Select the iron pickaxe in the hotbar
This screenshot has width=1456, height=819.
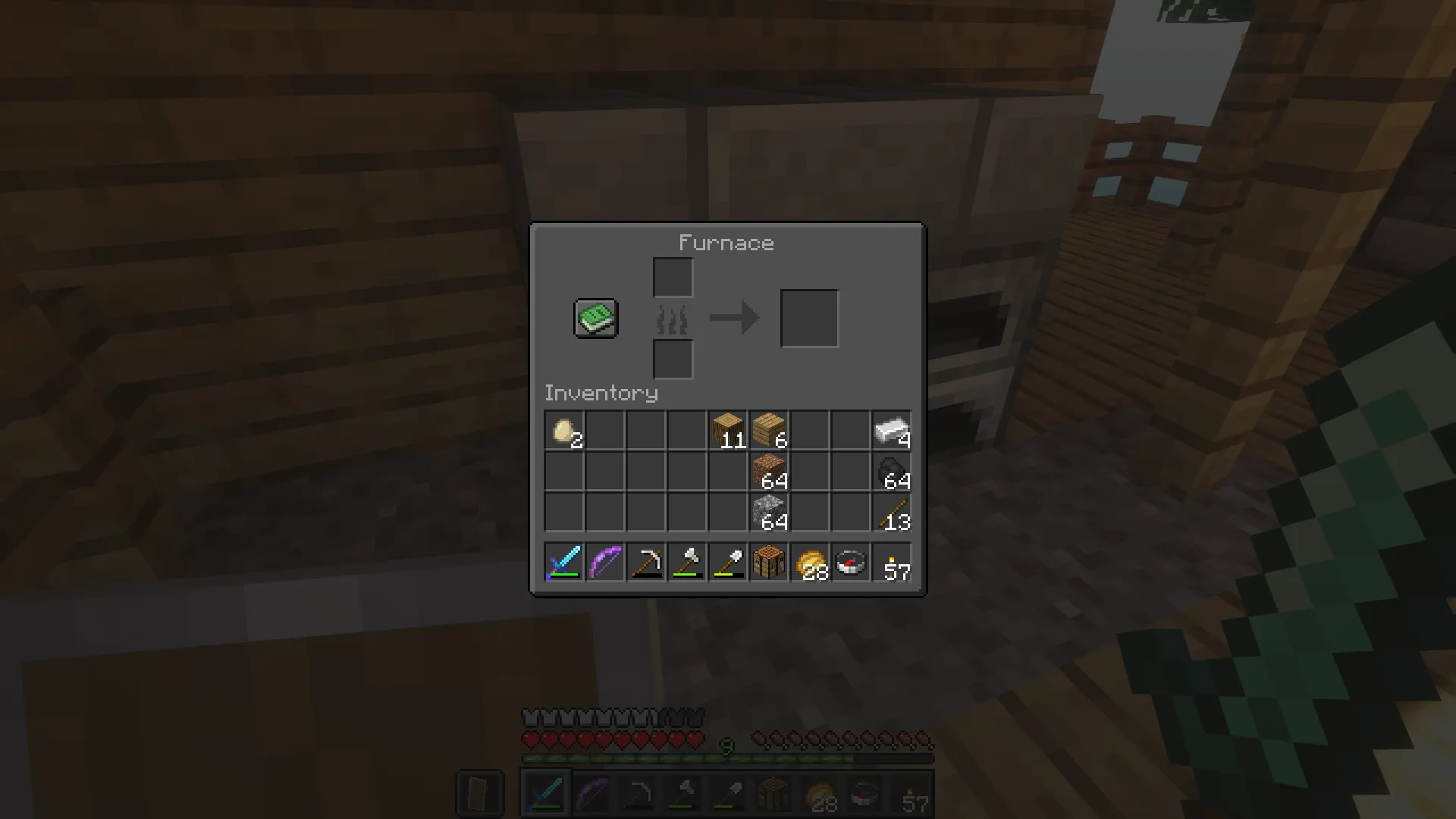(x=645, y=562)
